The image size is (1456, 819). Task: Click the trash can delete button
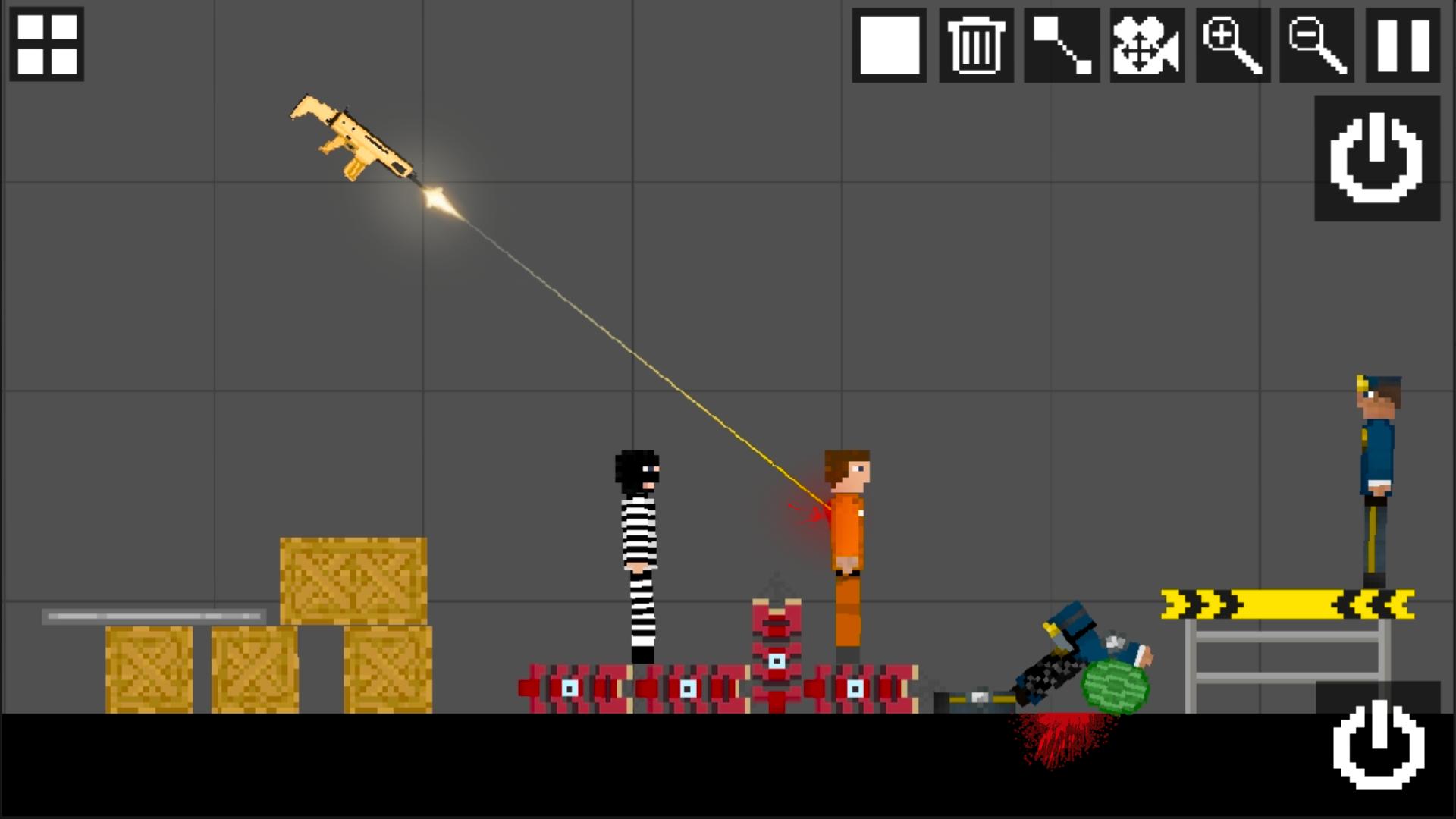976,45
